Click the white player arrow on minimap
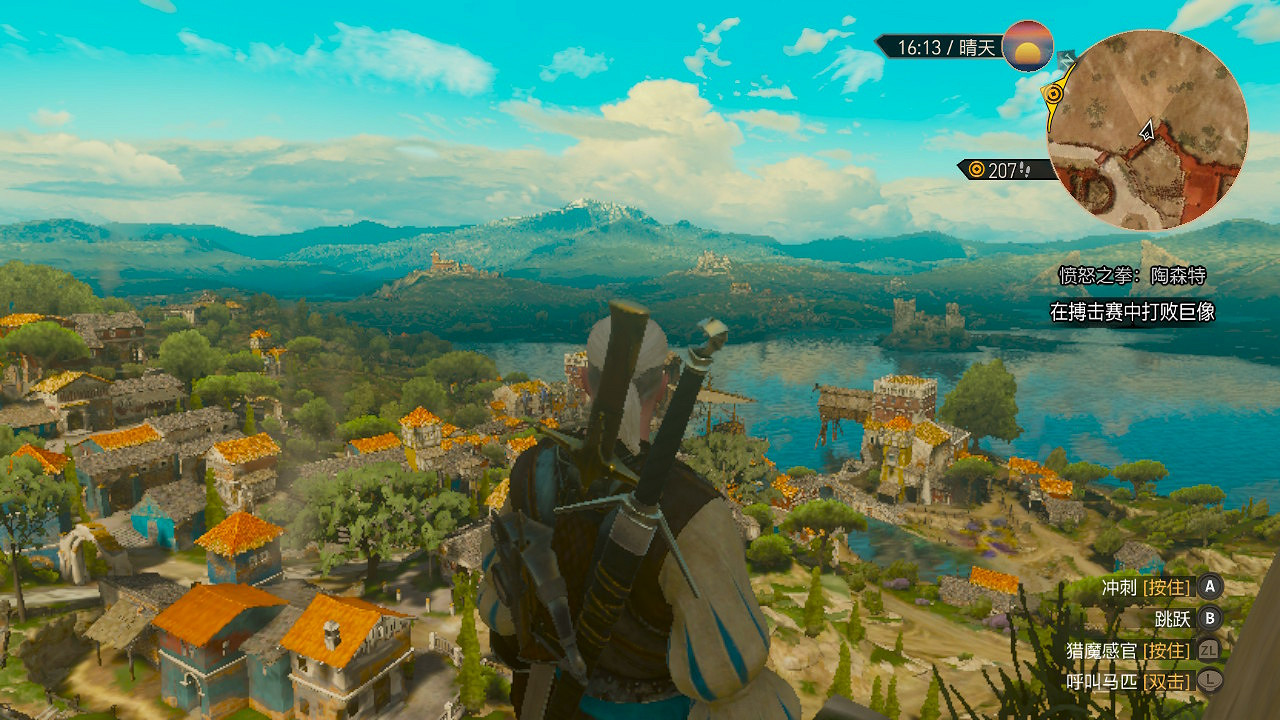Viewport: 1280px width, 720px height. (1147, 129)
